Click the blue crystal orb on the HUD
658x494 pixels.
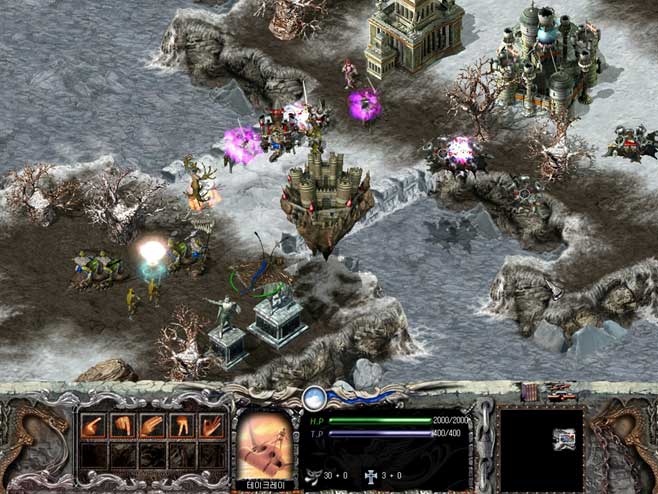click(315, 398)
